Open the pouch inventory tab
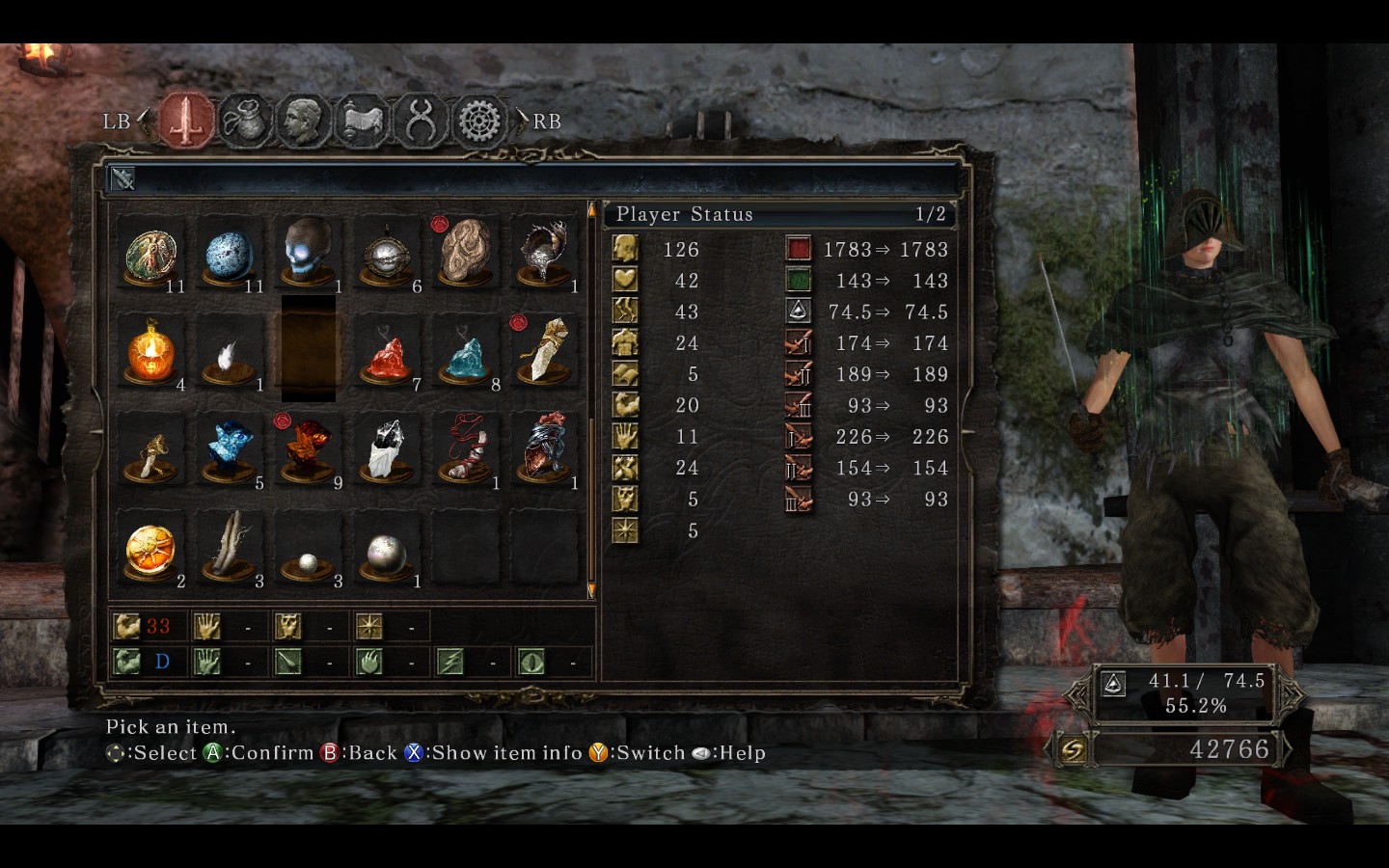The height and width of the screenshot is (868, 1389). click(245, 121)
